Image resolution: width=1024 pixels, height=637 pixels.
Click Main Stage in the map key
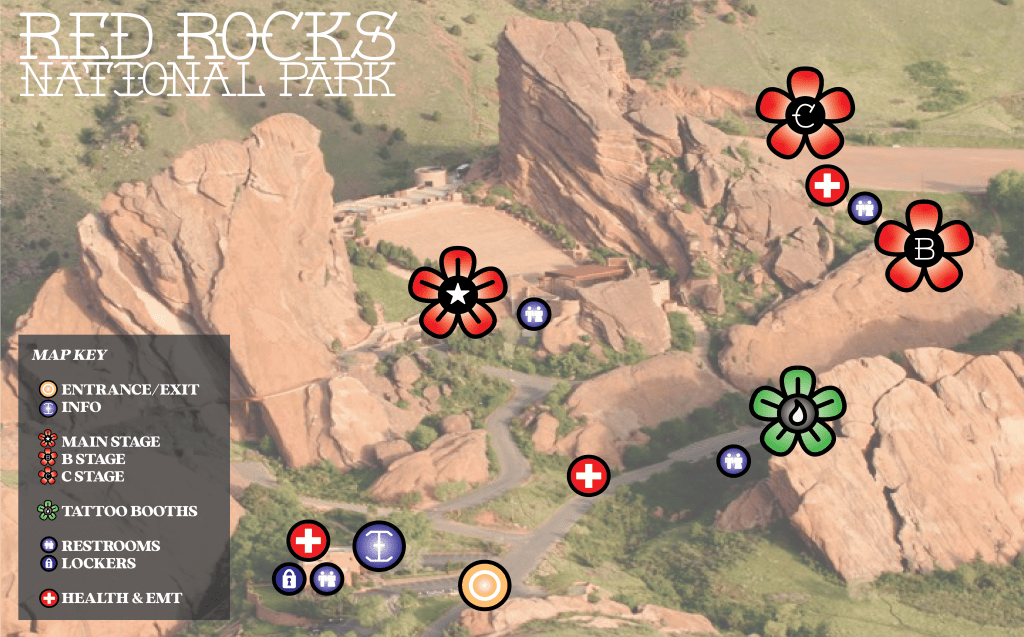click(x=110, y=441)
